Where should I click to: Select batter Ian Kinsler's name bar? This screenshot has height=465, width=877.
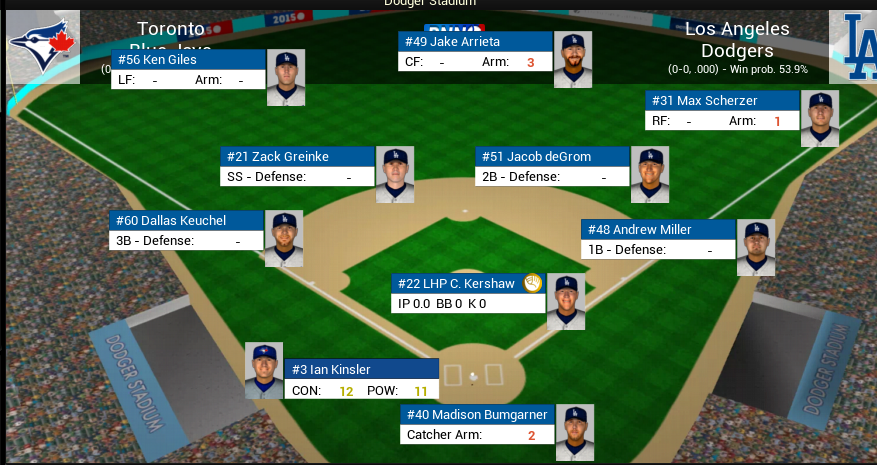point(362,370)
